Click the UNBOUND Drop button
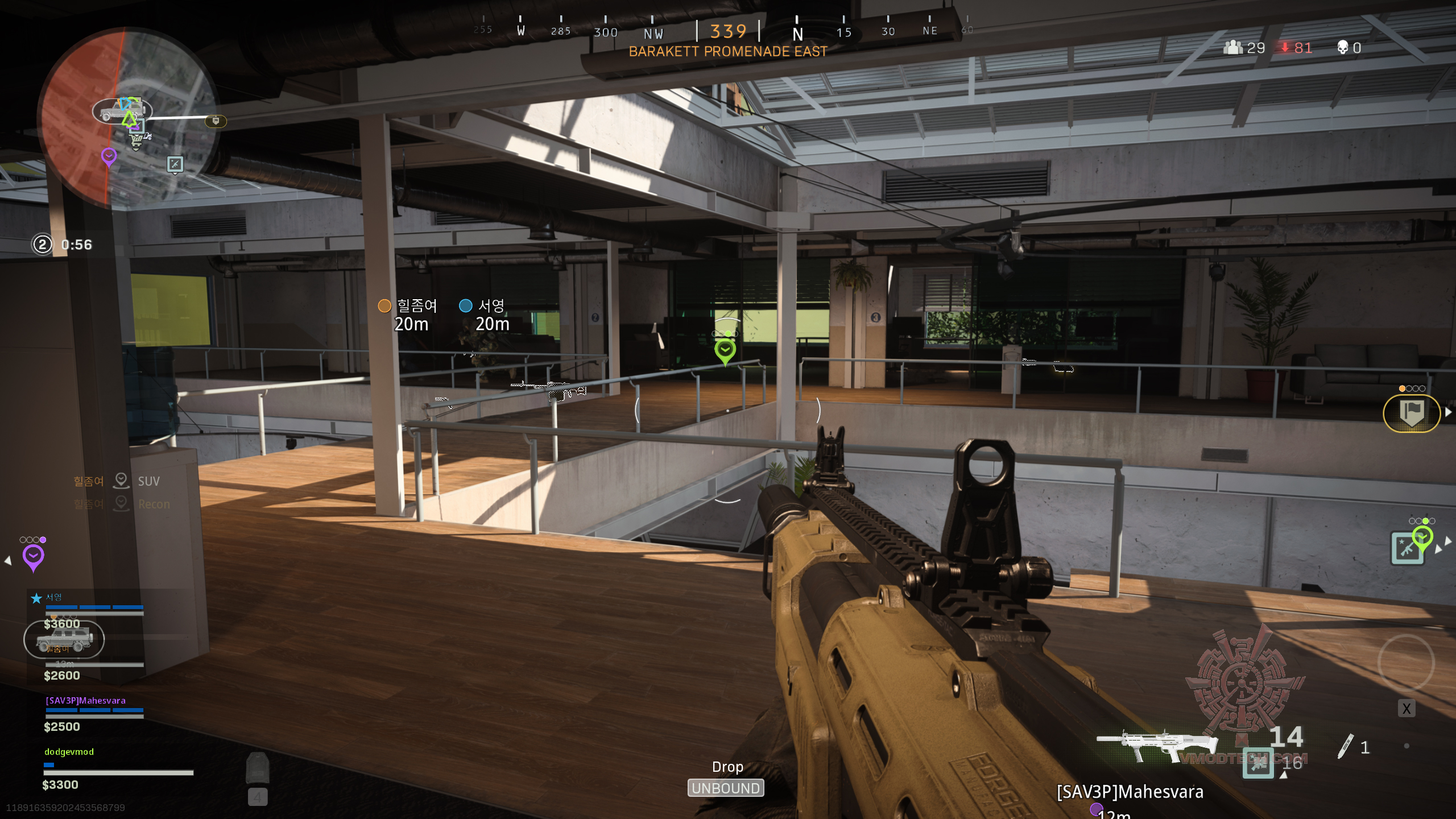 pyautogui.click(x=726, y=788)
